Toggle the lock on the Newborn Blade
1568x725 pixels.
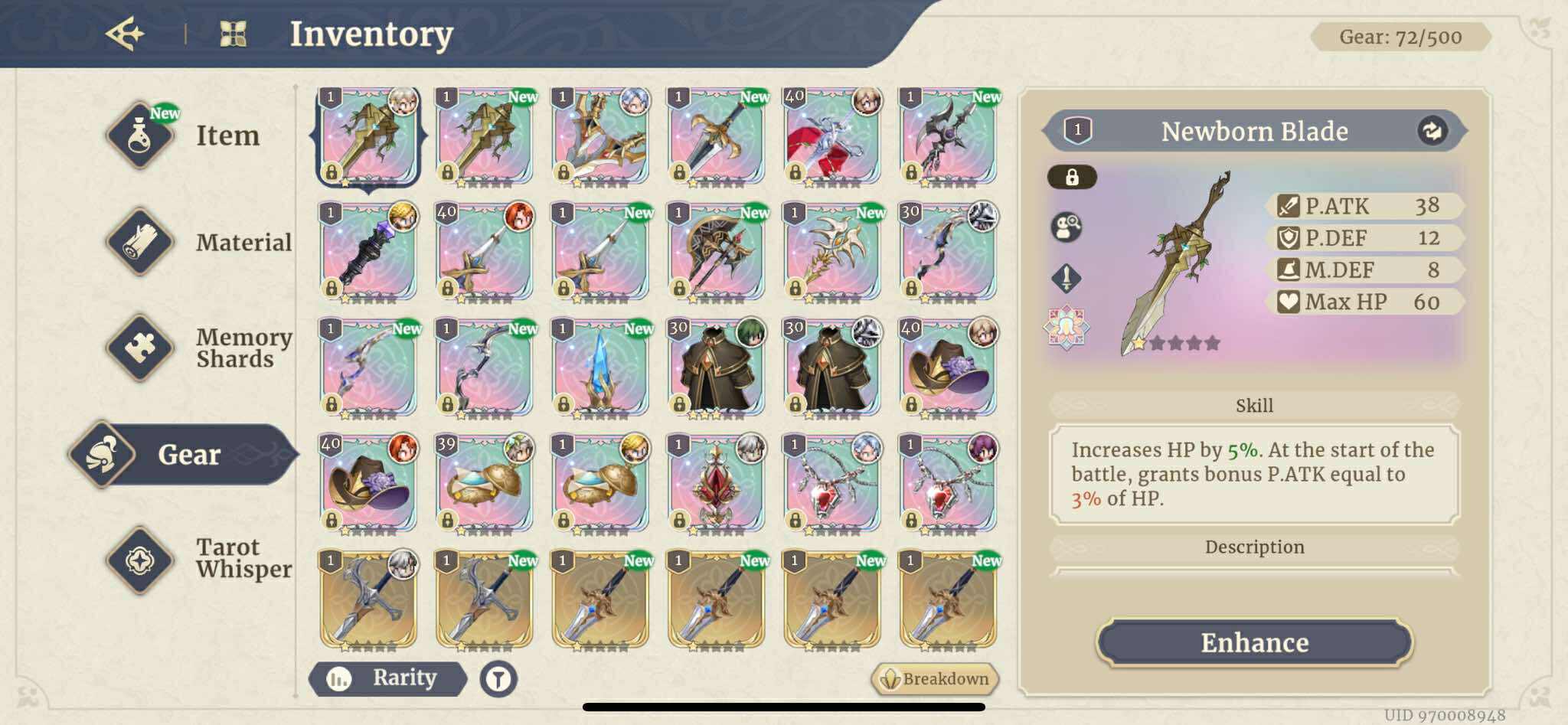(x=1073, y=175)
